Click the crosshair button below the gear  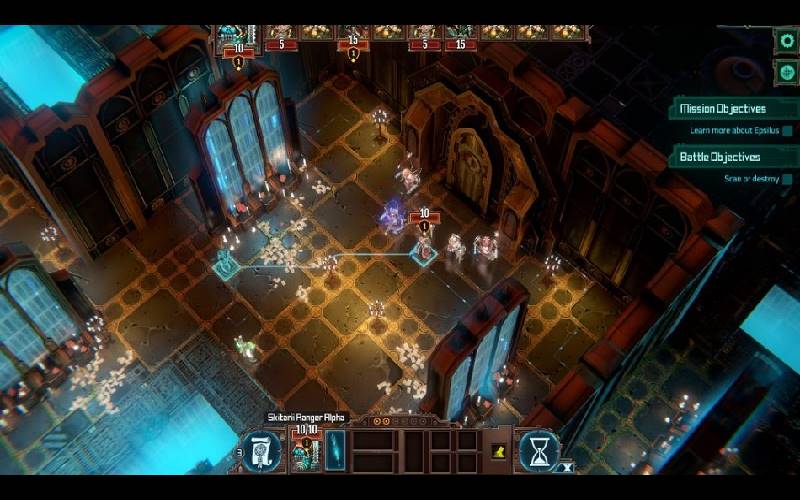[785, 71]
